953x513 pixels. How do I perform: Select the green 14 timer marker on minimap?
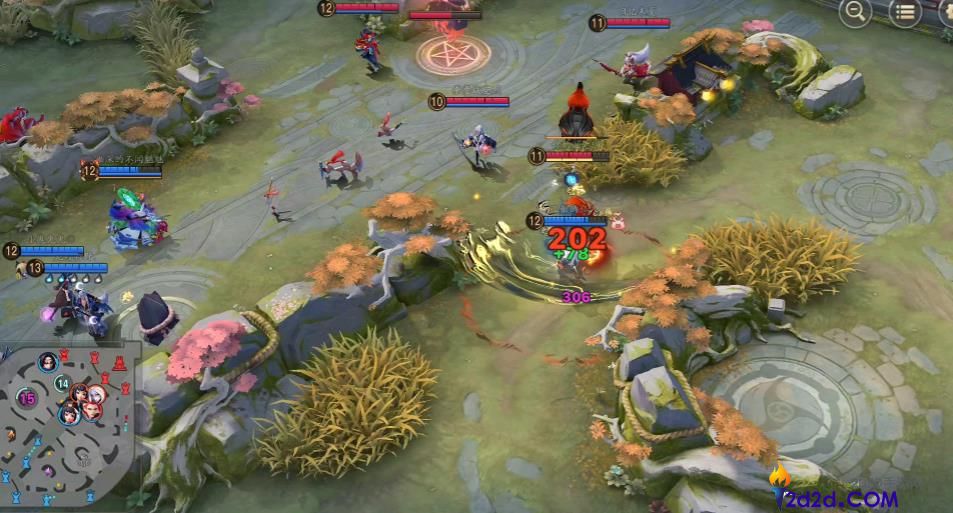tap(62, 383)
